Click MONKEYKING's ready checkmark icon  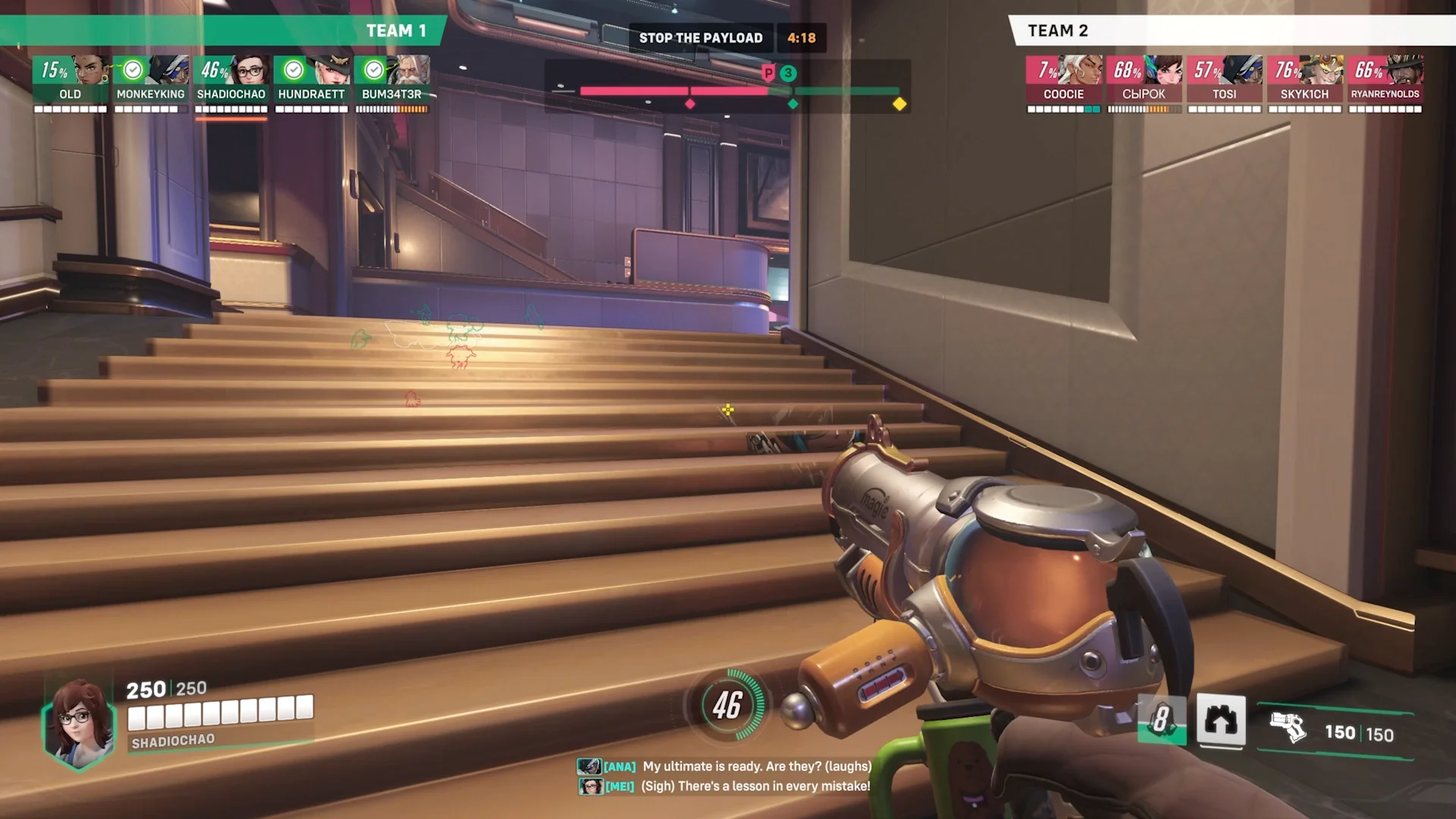tap(133, 70)
